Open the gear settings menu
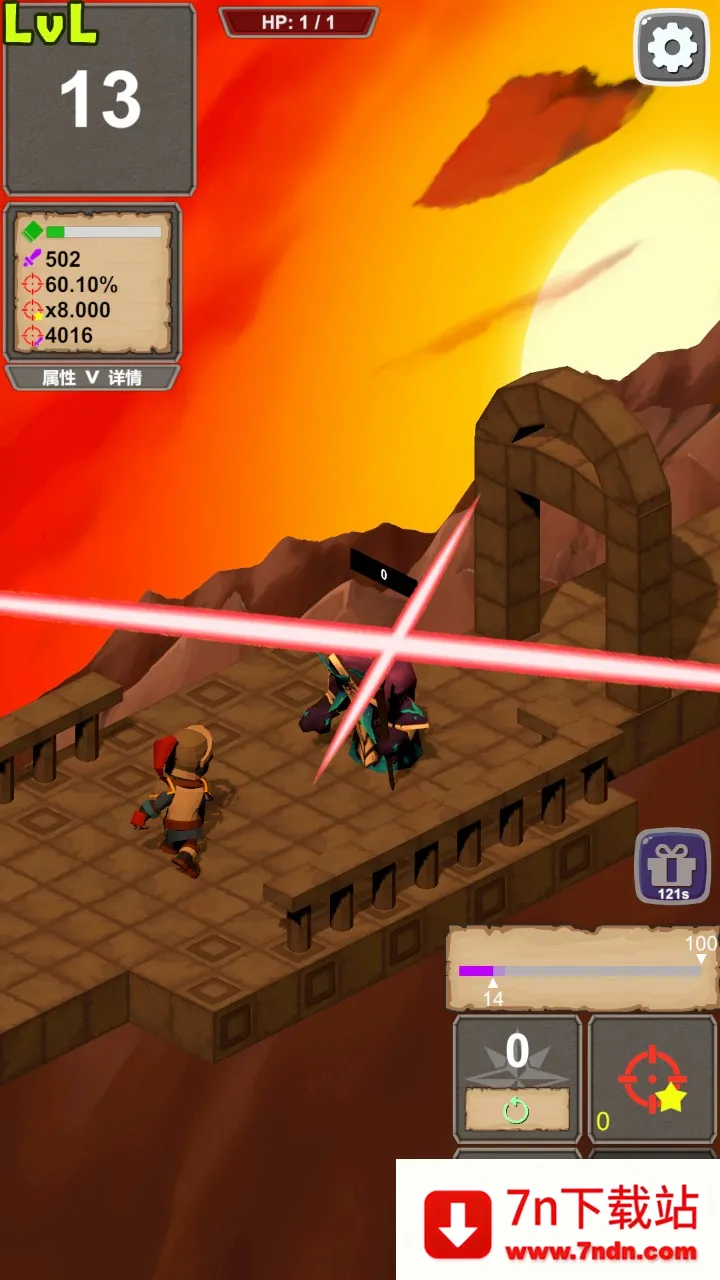The width and height of the screenshot is (720, 1280). pyautogui.click(x=672, y=47)
